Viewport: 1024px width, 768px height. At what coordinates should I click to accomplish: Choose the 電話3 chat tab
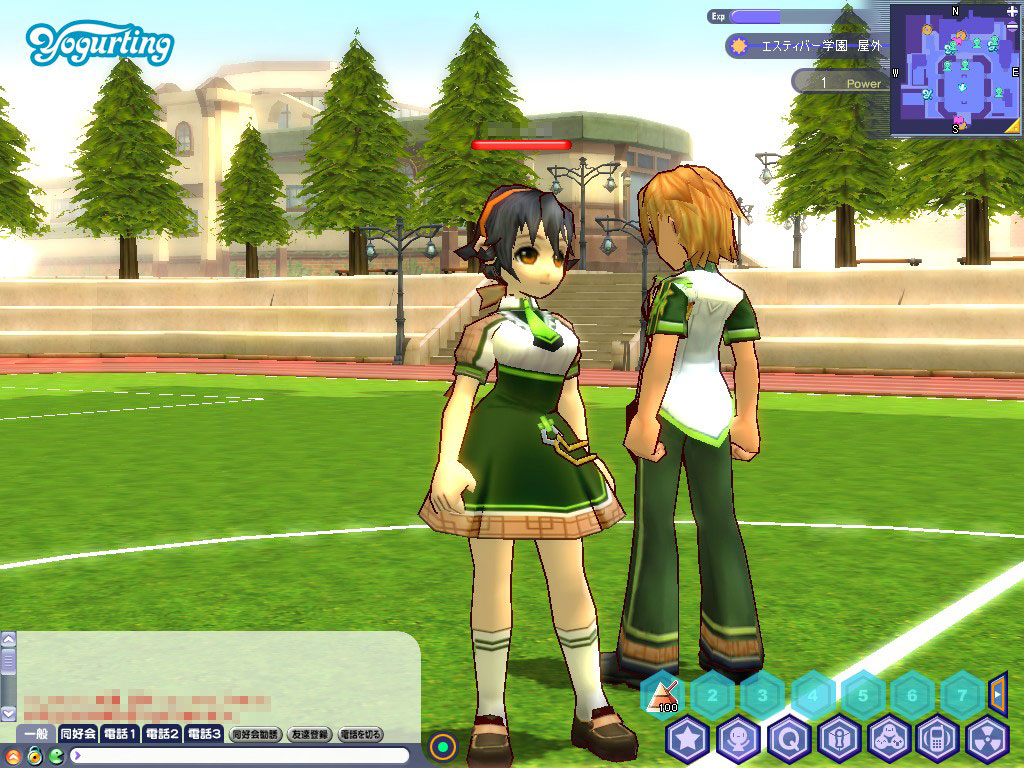(x=204, y=734)
